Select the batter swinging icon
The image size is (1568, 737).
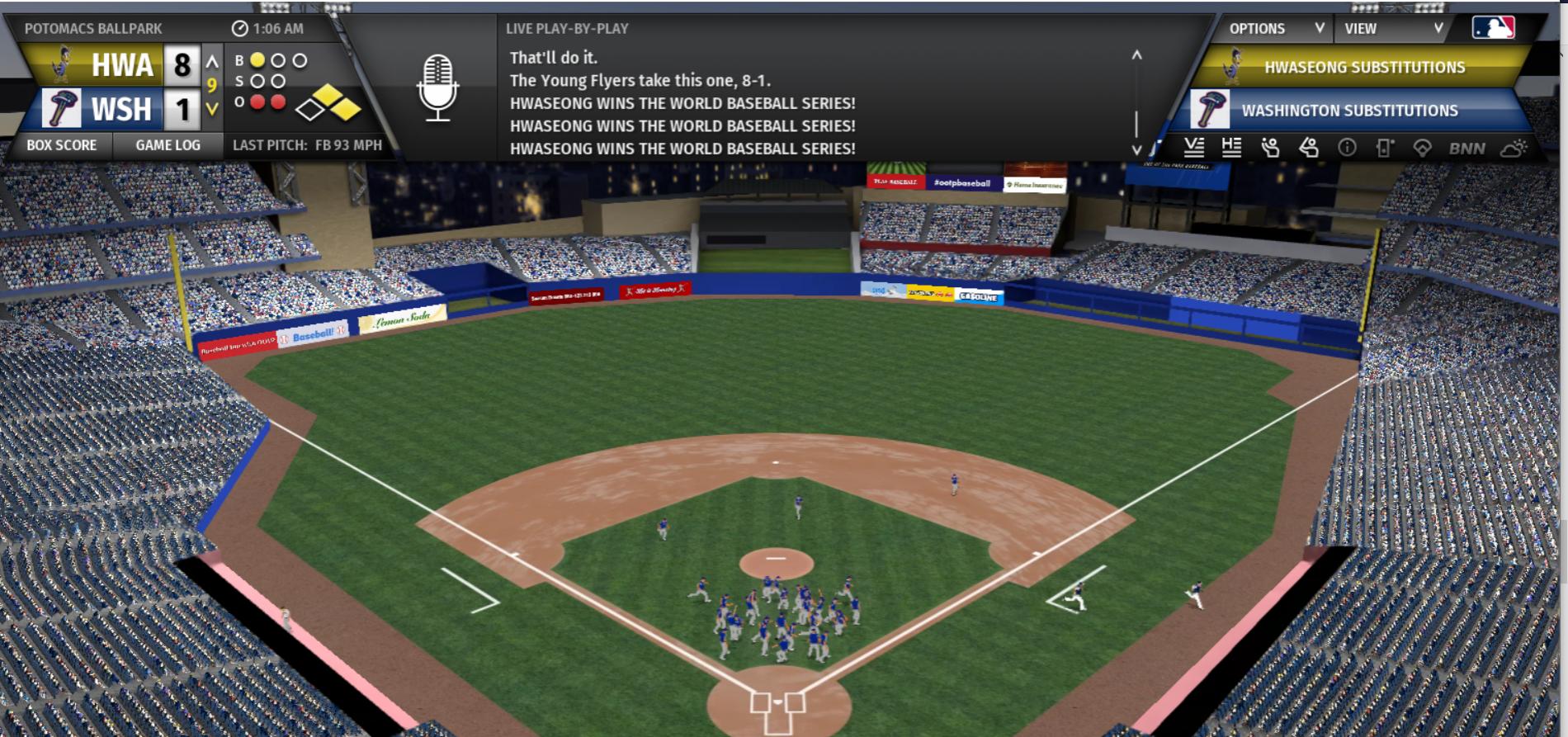[x=1309, y=148]
